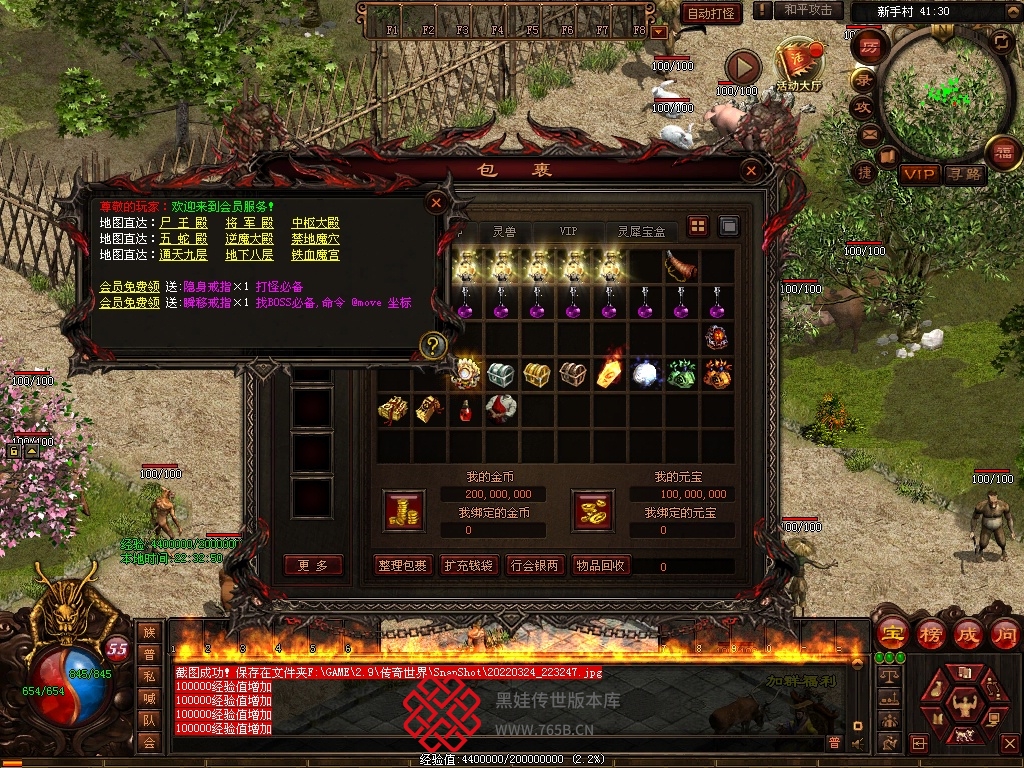This screenshot has height=768, width=1024.
Task: Click the VIP button below the minimap
Action: point(919,174)
